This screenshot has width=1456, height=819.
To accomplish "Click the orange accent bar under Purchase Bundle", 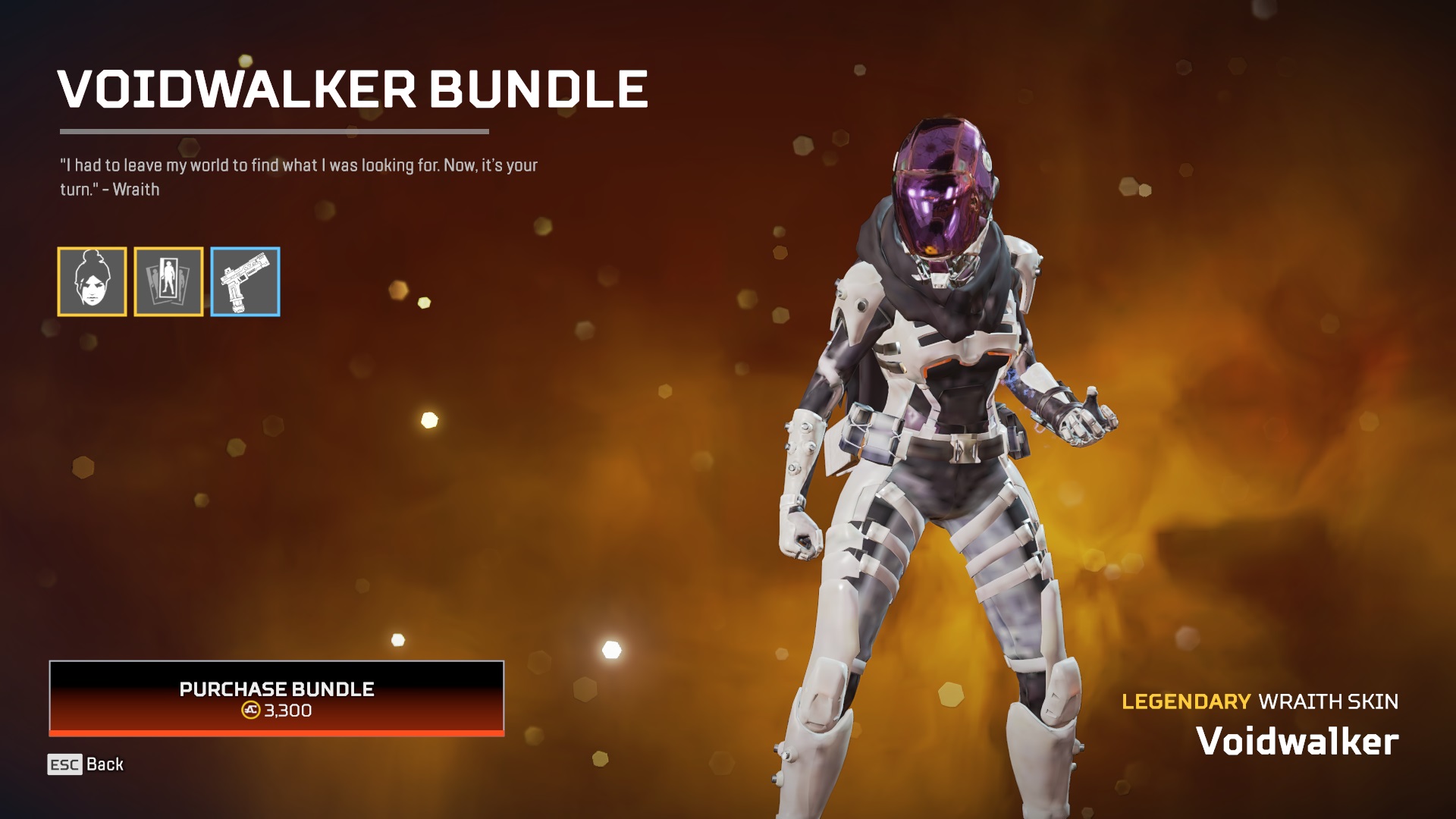I will 276,733.
